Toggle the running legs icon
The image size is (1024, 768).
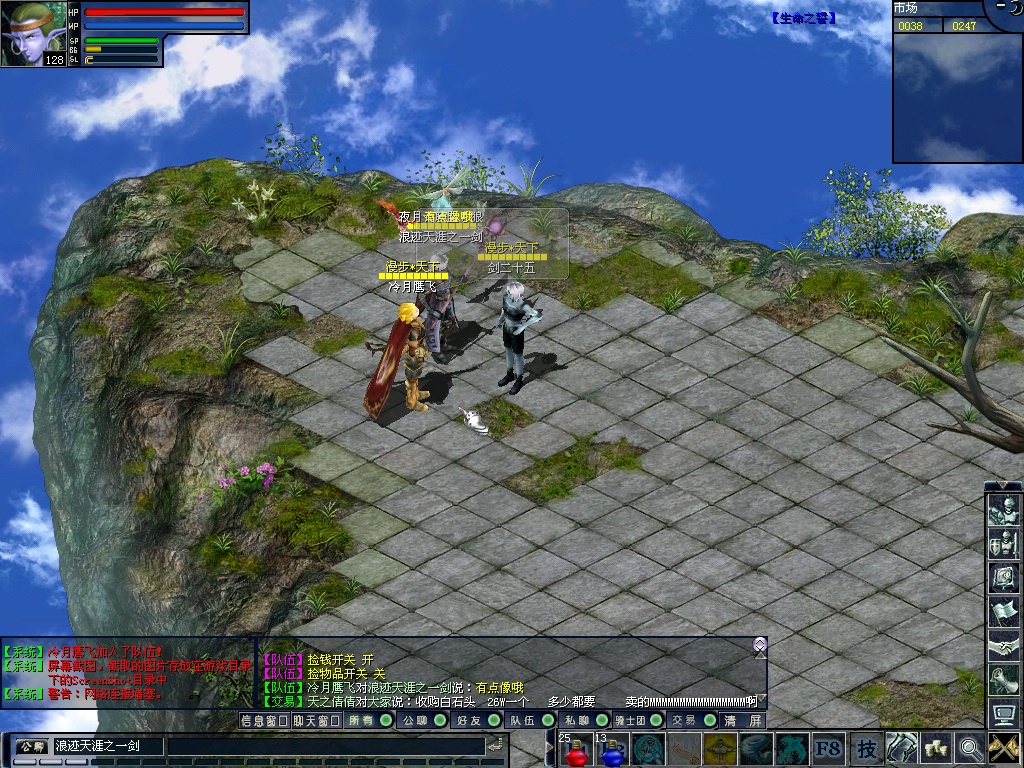tap(902, 746)
